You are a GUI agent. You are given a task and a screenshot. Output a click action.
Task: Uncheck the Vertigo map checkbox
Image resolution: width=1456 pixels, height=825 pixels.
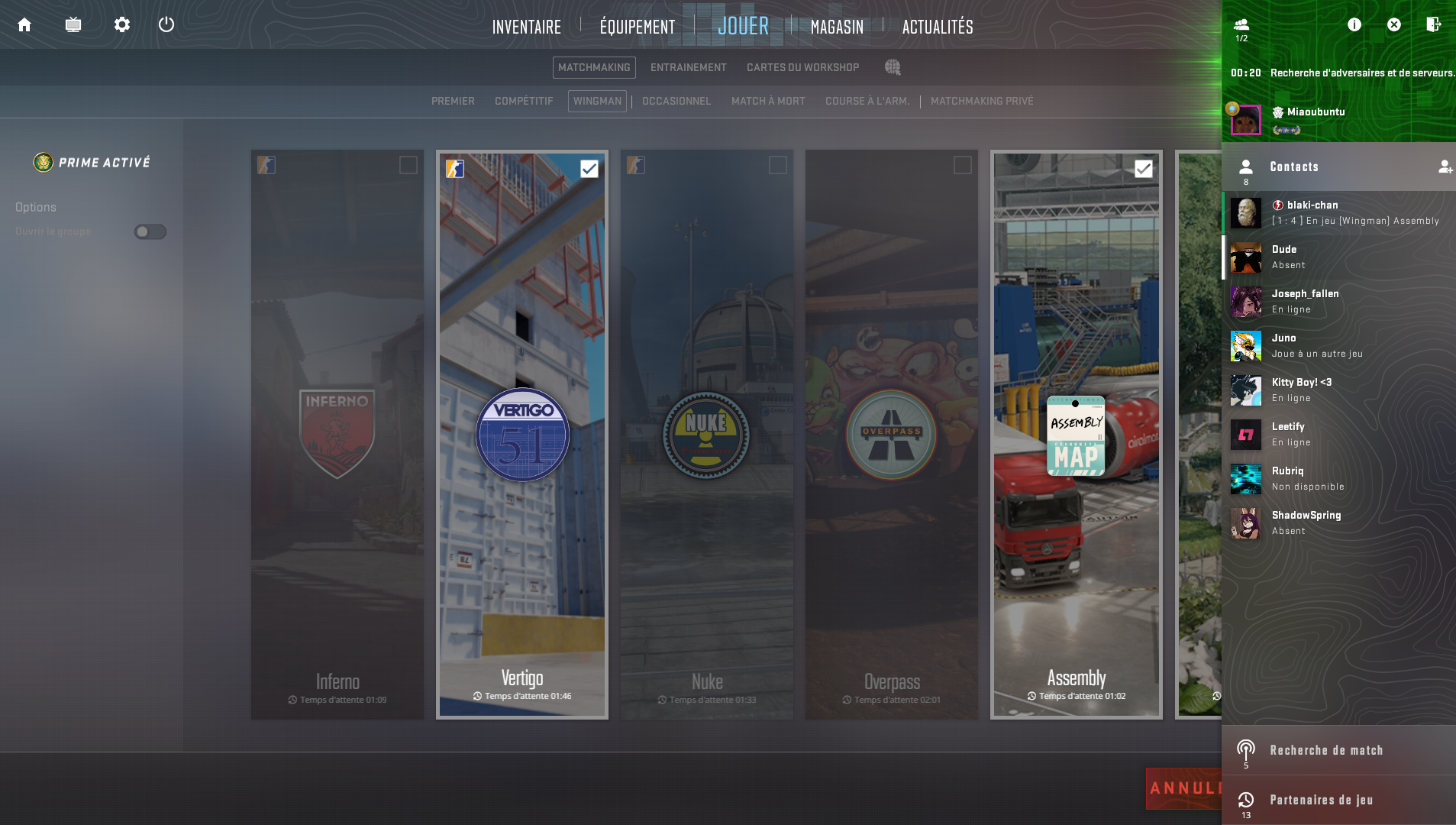589,169
